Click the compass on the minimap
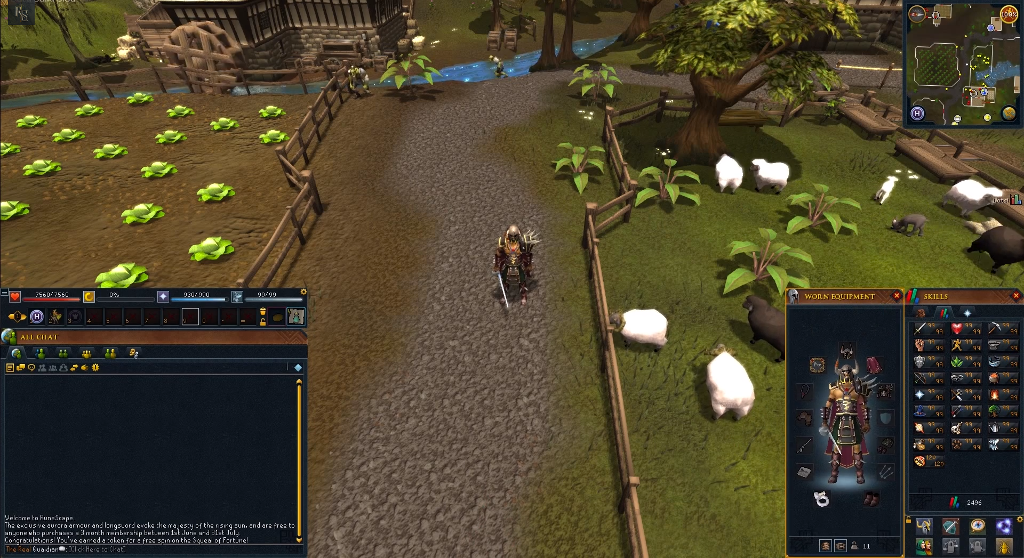The image size is (1024, 558). pyautogui.click(x=917, y=13)
